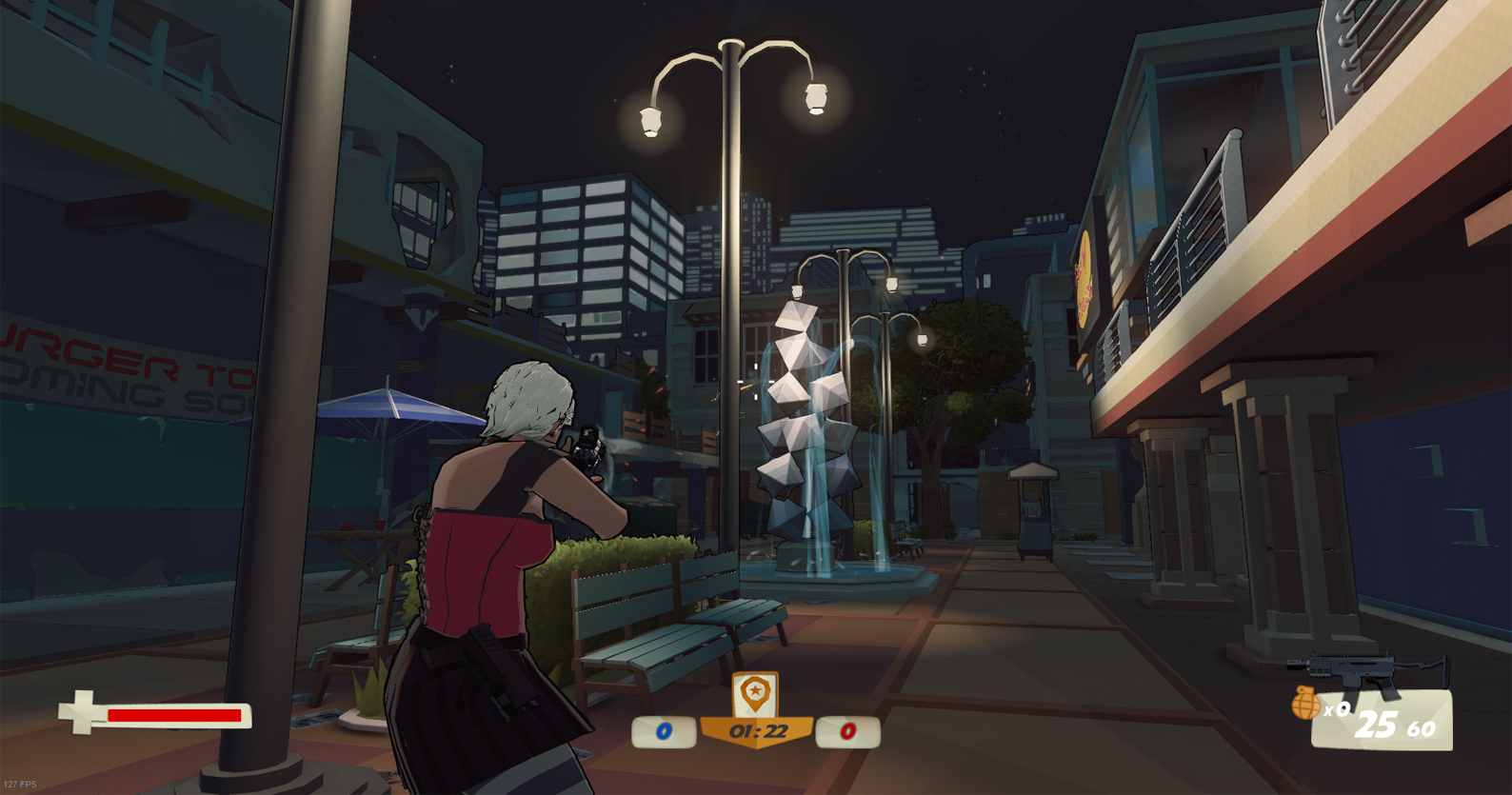The height and width of the screenshot is (795, 1512).
Task: Click the reserve ammo number 60
Action: [1421, 728]
